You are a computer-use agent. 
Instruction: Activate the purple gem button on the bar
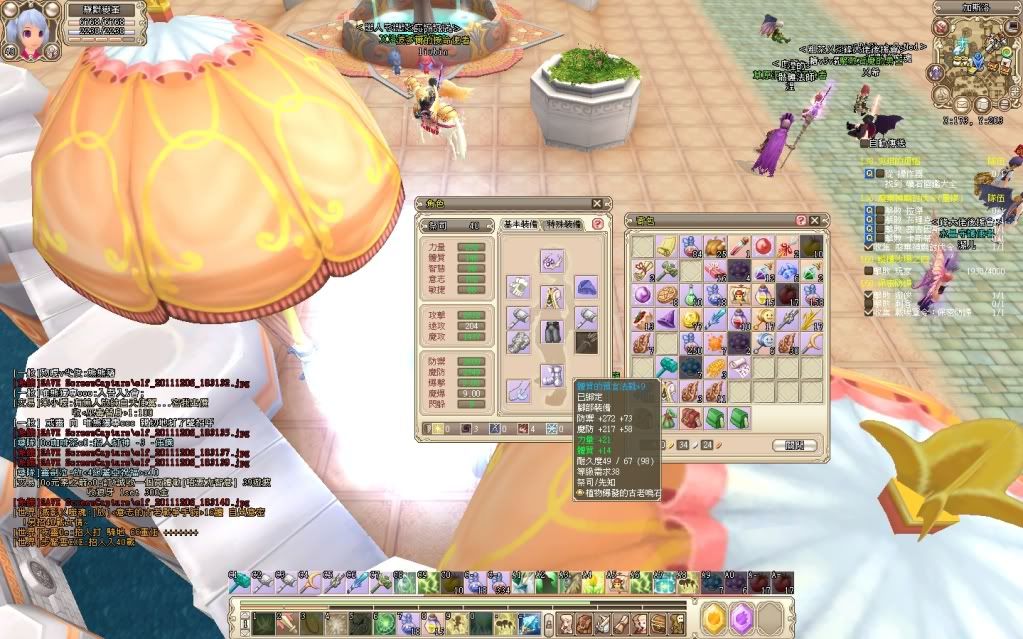[741, 619]
